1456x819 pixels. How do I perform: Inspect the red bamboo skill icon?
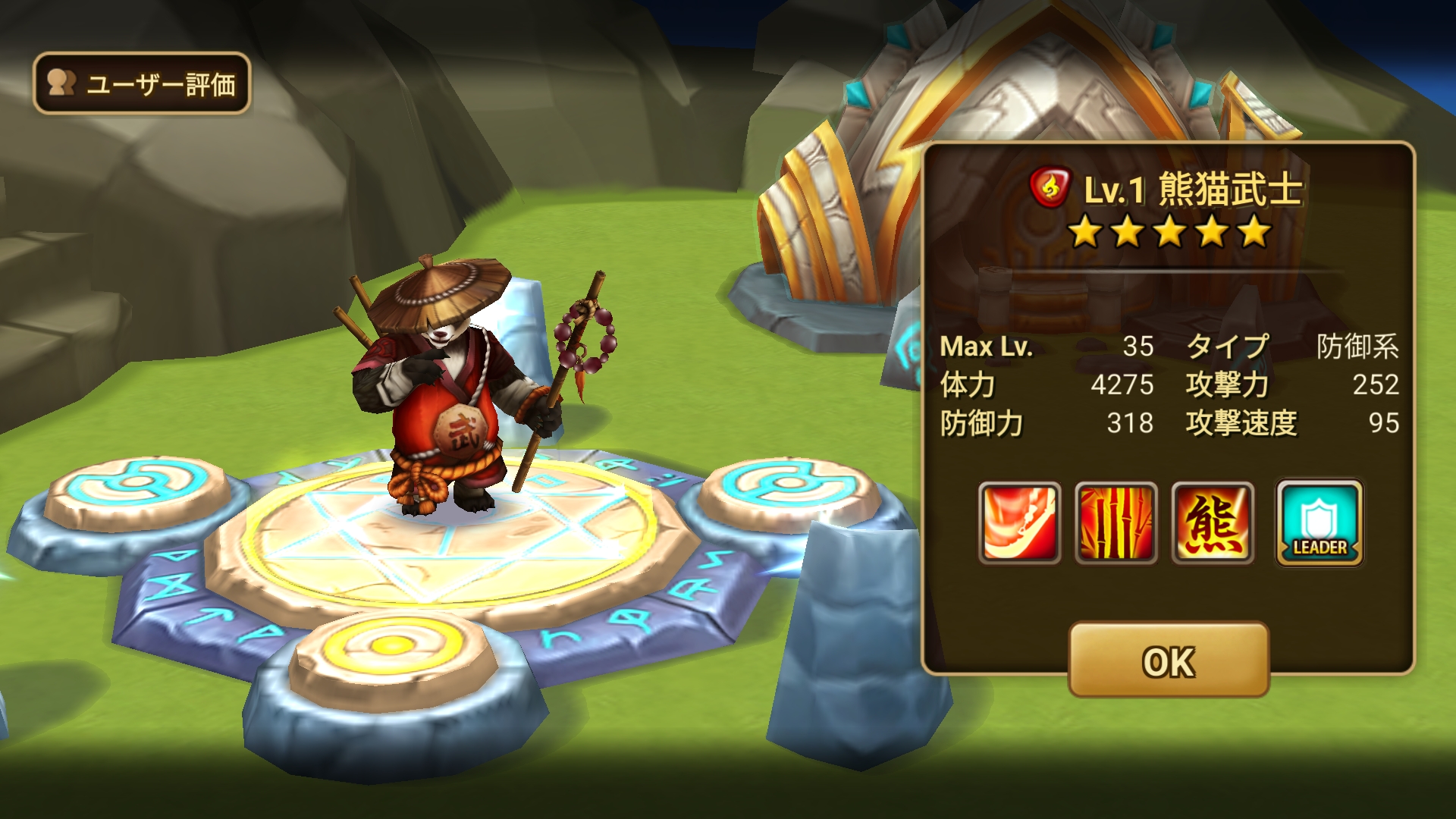pos(1116,523)
